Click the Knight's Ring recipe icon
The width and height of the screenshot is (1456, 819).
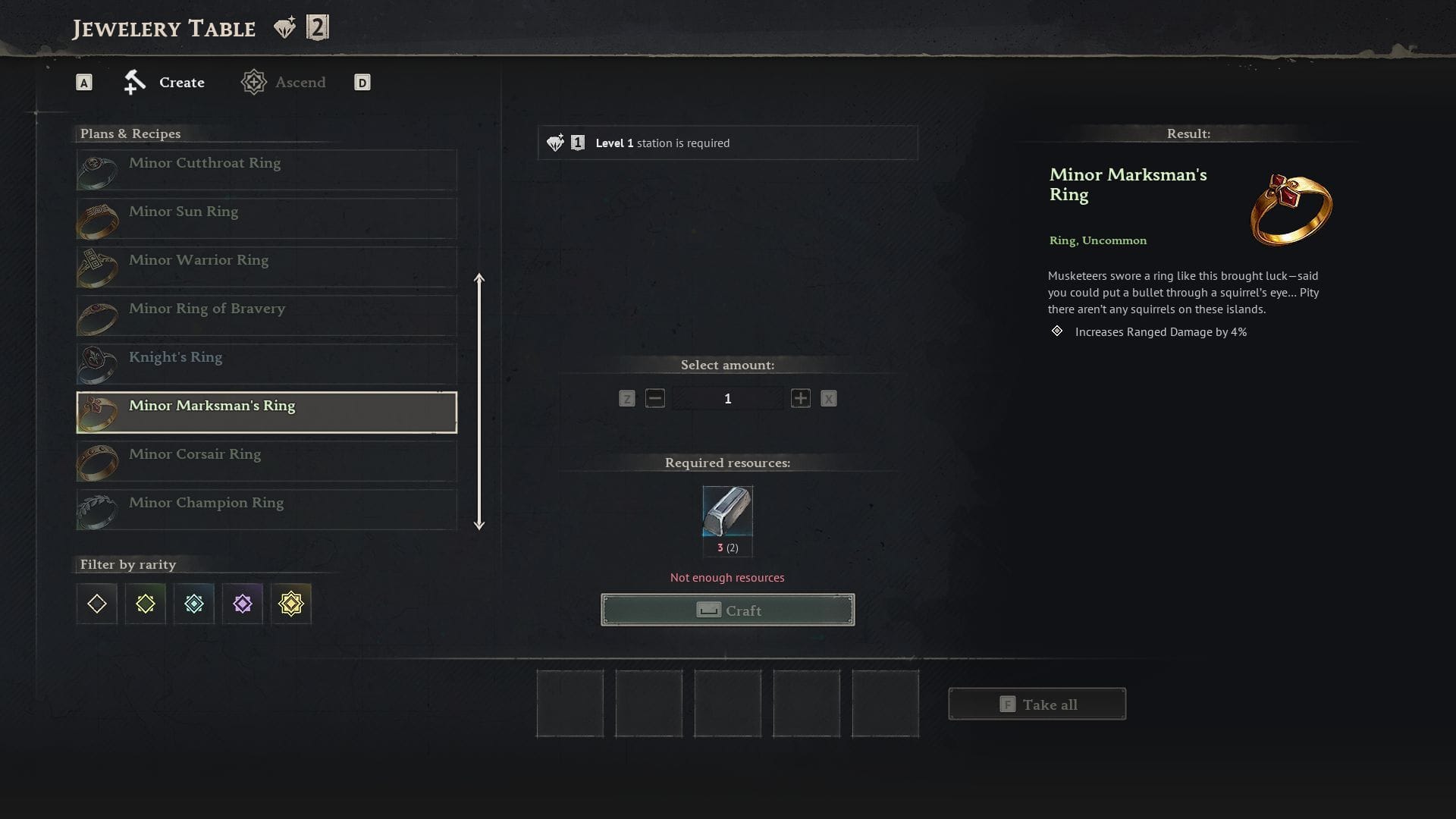tap(97, 364)
